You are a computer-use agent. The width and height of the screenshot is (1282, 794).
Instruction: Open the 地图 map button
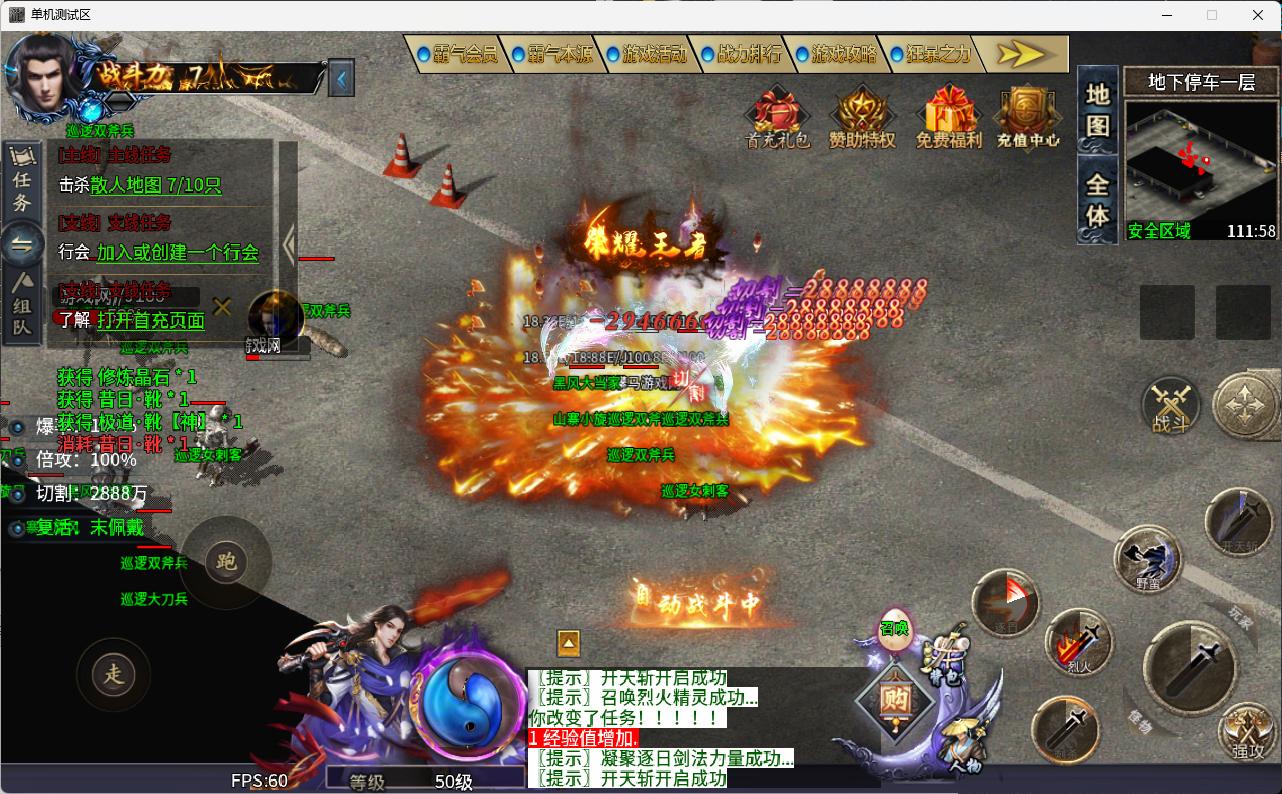point(1098,110)
